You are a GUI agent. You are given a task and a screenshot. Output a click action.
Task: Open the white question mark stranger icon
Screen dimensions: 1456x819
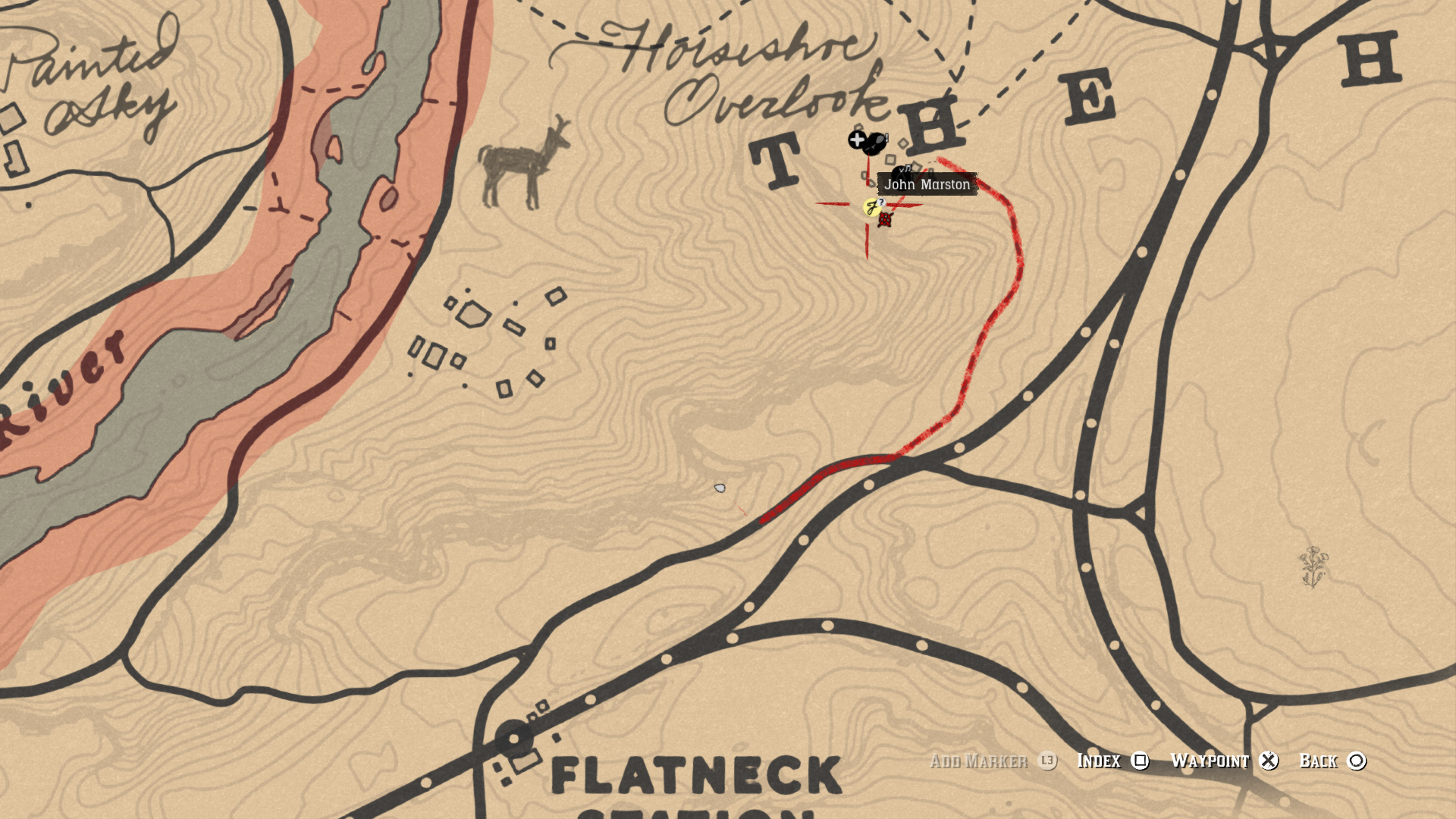[x=881, y=202]
